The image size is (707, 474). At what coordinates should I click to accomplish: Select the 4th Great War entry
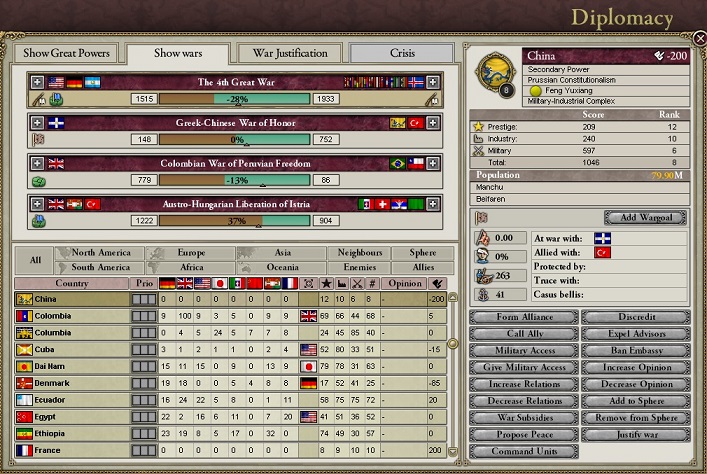pyautogui.click(x=235, y=82)
